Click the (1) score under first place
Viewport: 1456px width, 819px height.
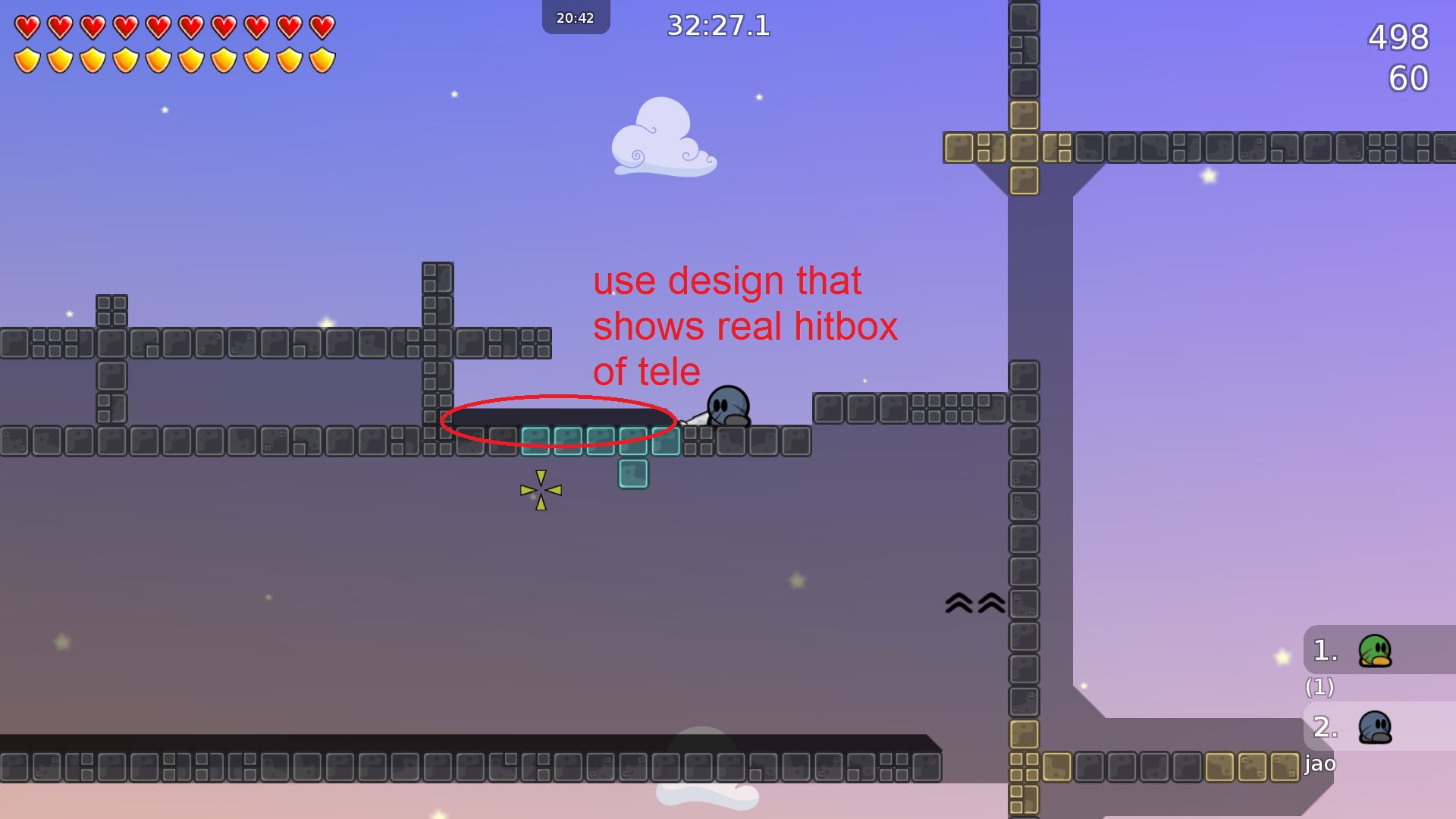1319,688
